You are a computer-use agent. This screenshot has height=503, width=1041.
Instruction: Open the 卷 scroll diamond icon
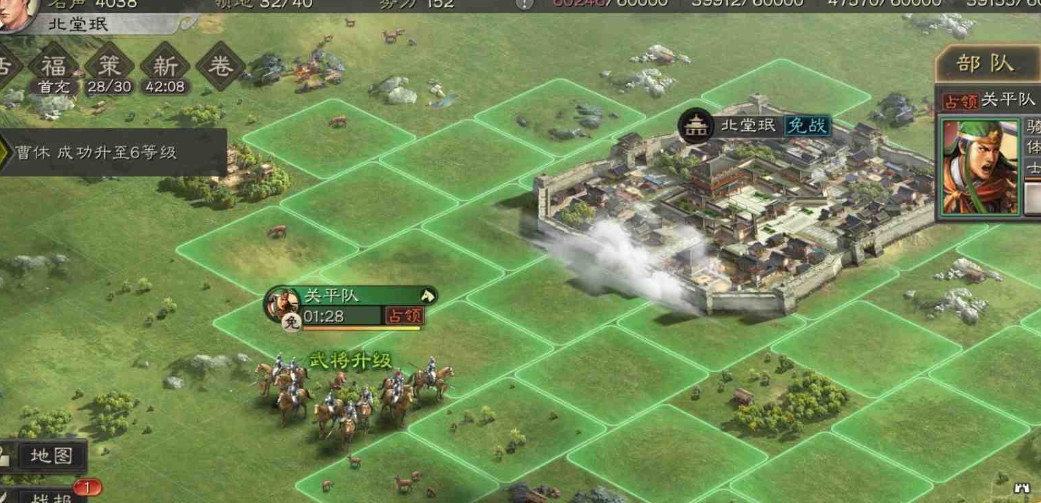[220, 66]
